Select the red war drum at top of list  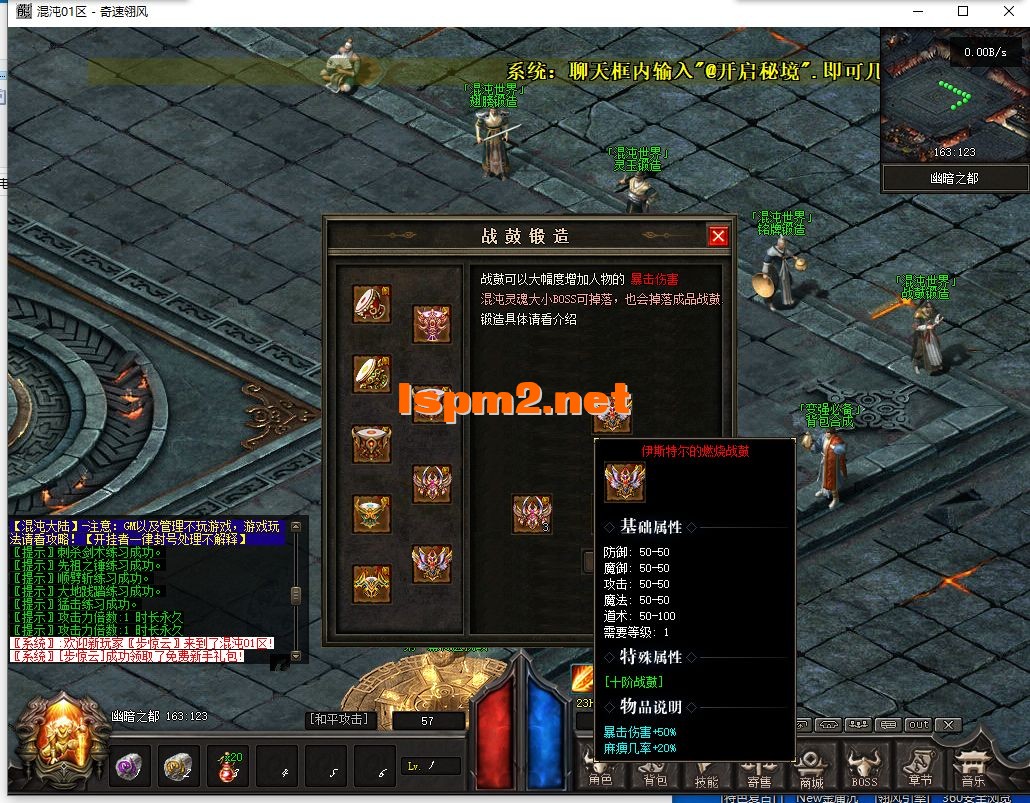371,304
